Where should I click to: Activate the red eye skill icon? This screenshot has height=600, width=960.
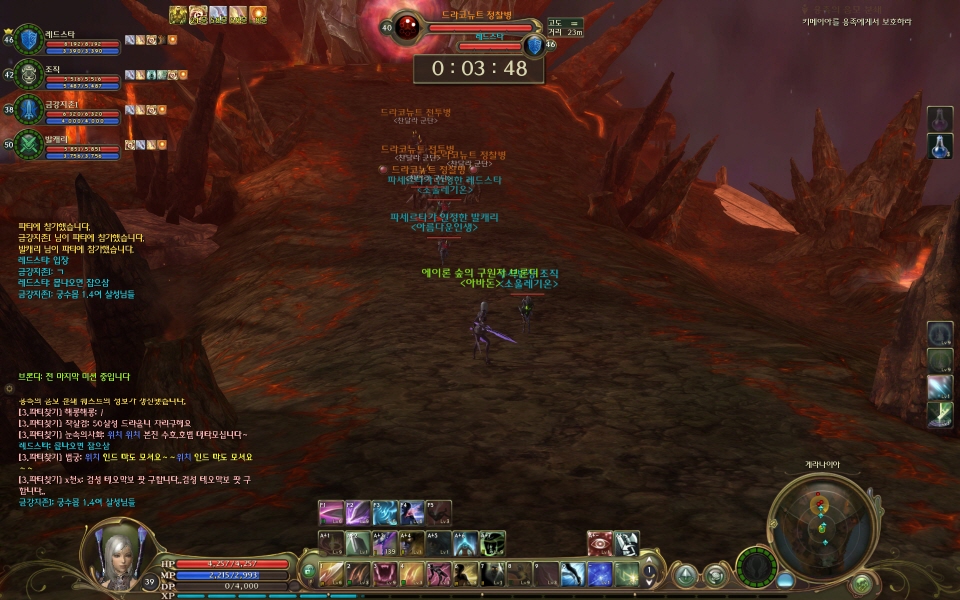599,543
